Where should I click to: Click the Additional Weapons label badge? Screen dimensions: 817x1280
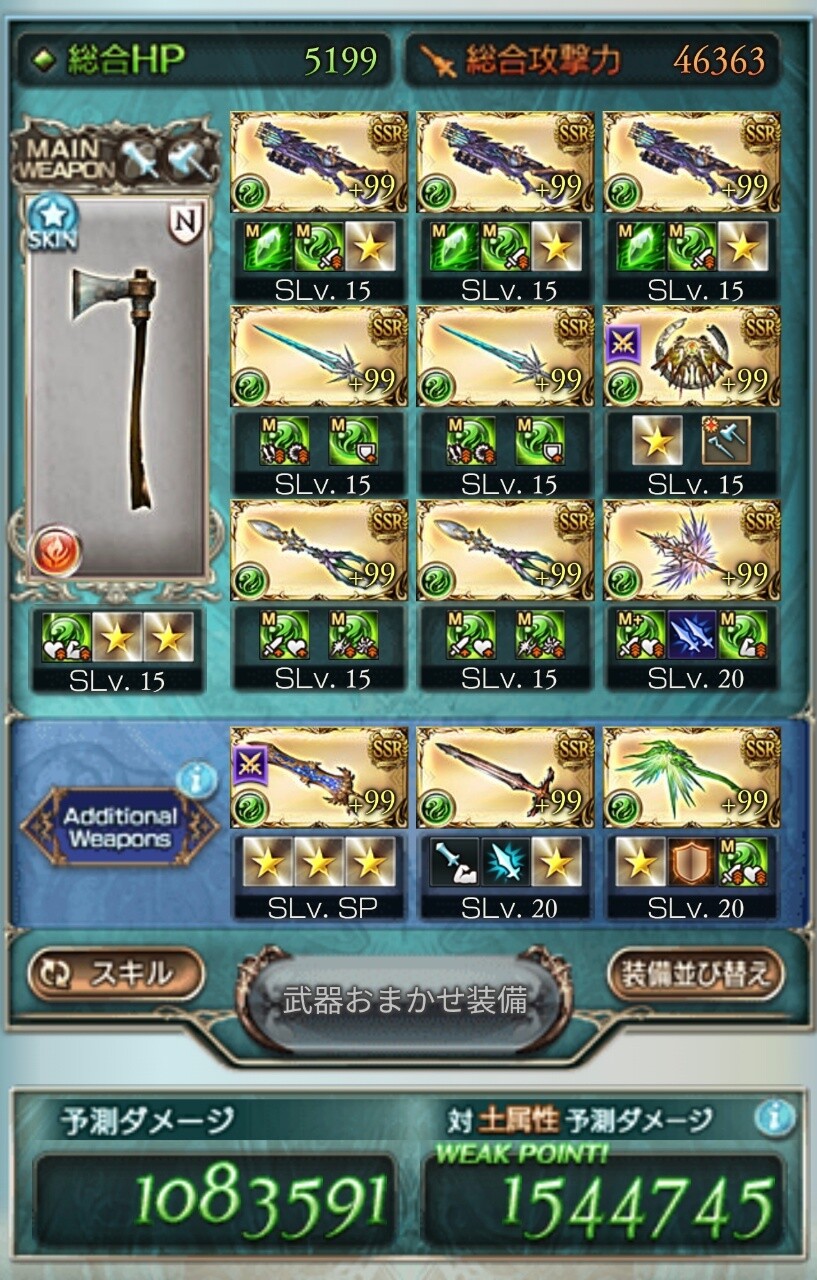118,828
